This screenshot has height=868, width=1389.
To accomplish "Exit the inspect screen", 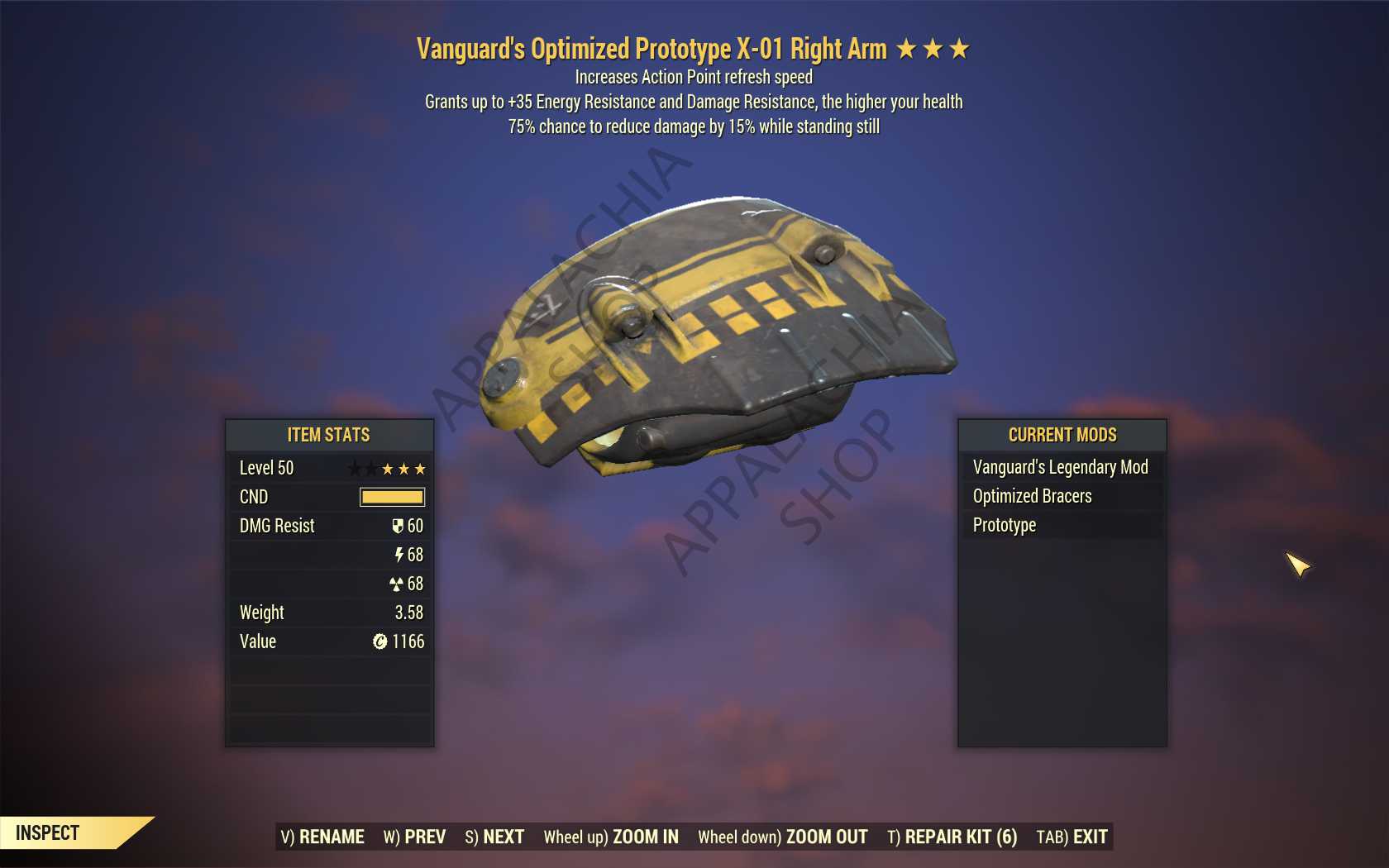I will click(x=1072, y=837).
